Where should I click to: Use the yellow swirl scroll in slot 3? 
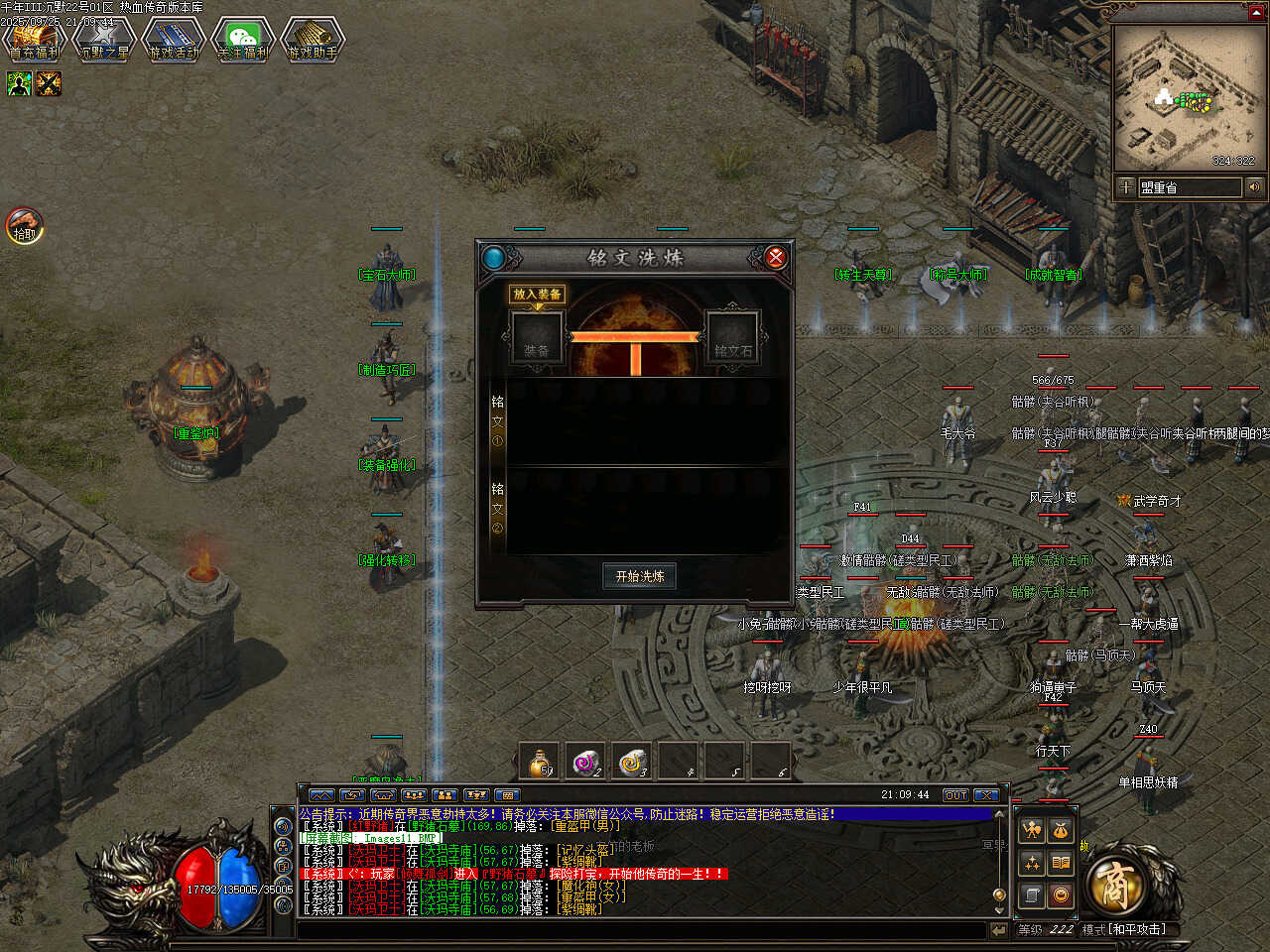pyautogui.click(x=634, y=762)
